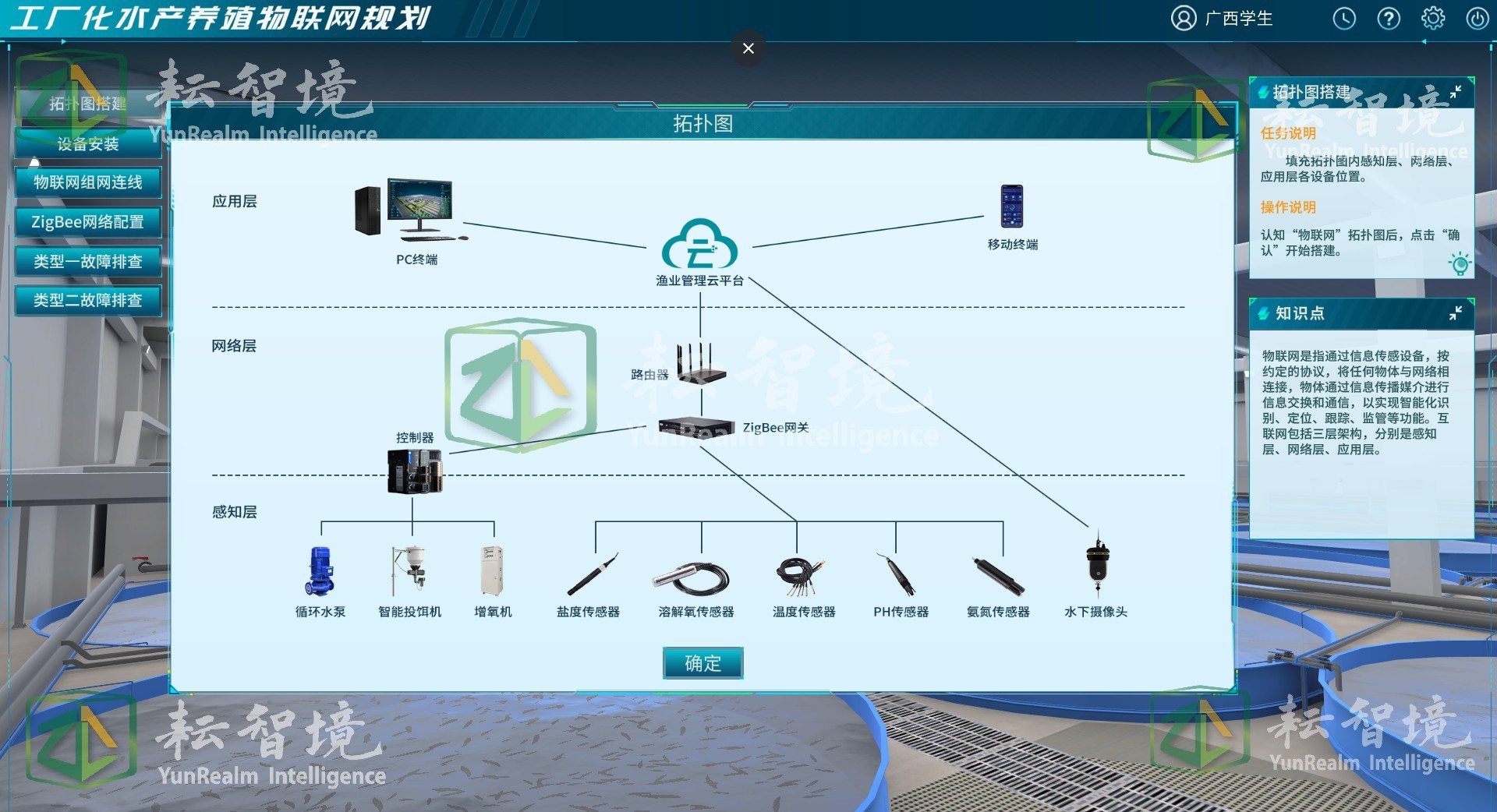This screenshot has height=812, width=1497.
Task: Click the hint lightbulb in the task panel
Action: click(1460, 265)
